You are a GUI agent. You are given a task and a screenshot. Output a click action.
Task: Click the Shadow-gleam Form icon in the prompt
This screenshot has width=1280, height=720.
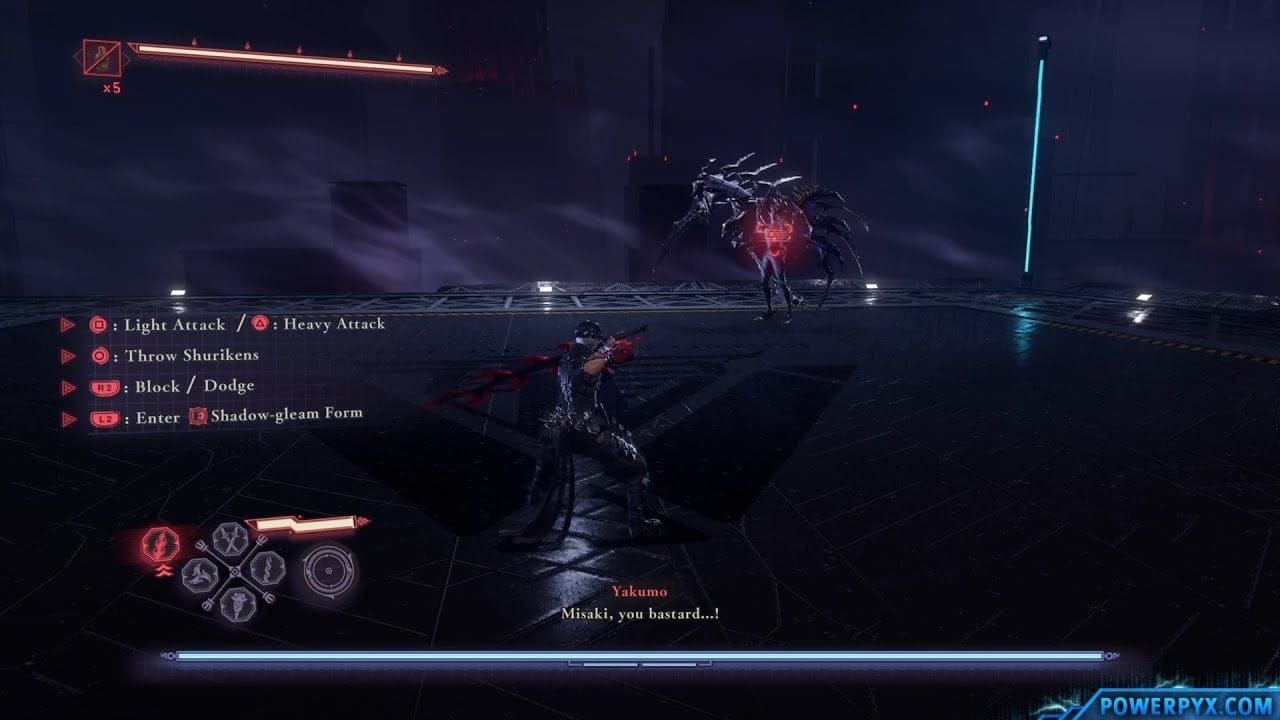coord(200,415)
